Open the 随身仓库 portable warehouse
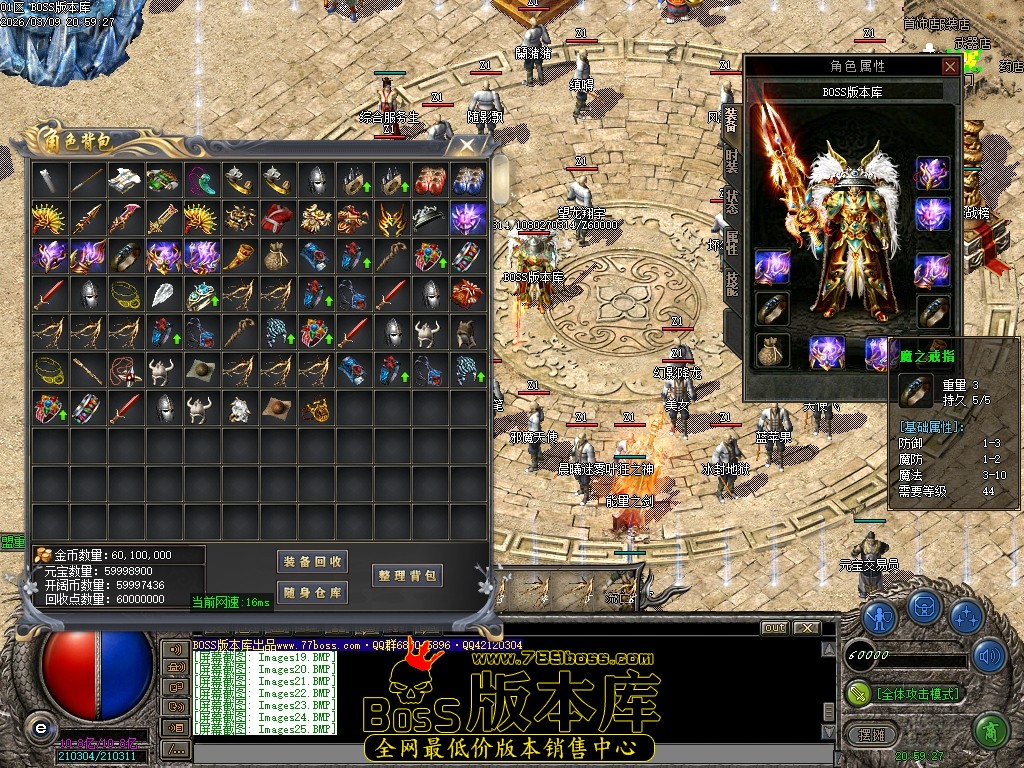The width and height of the screenshot is (1024, 768). coord(313,593)
